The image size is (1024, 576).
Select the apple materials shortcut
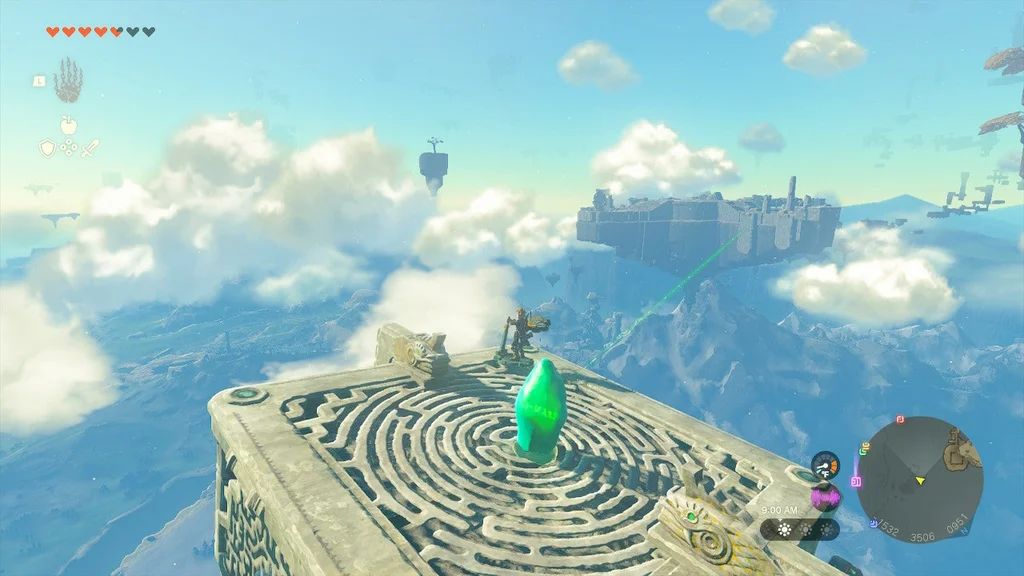point(68,125)
